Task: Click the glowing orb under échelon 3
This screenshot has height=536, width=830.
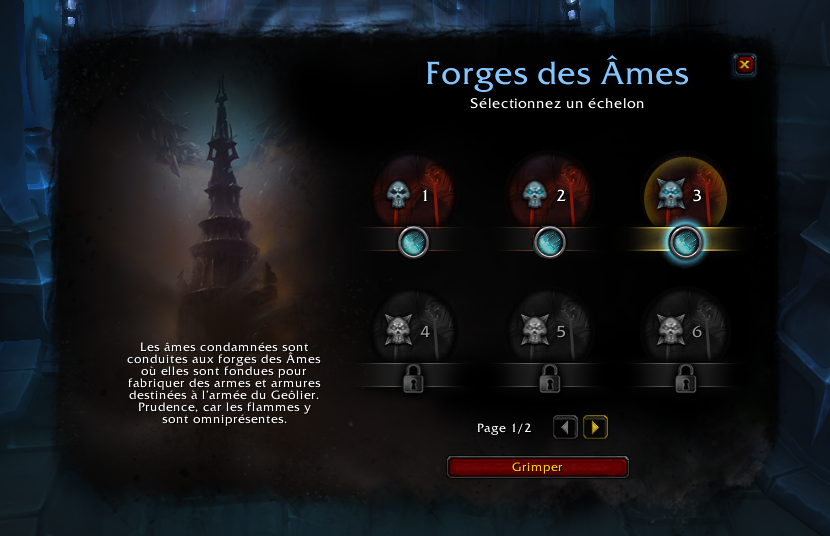Action: 685,242
